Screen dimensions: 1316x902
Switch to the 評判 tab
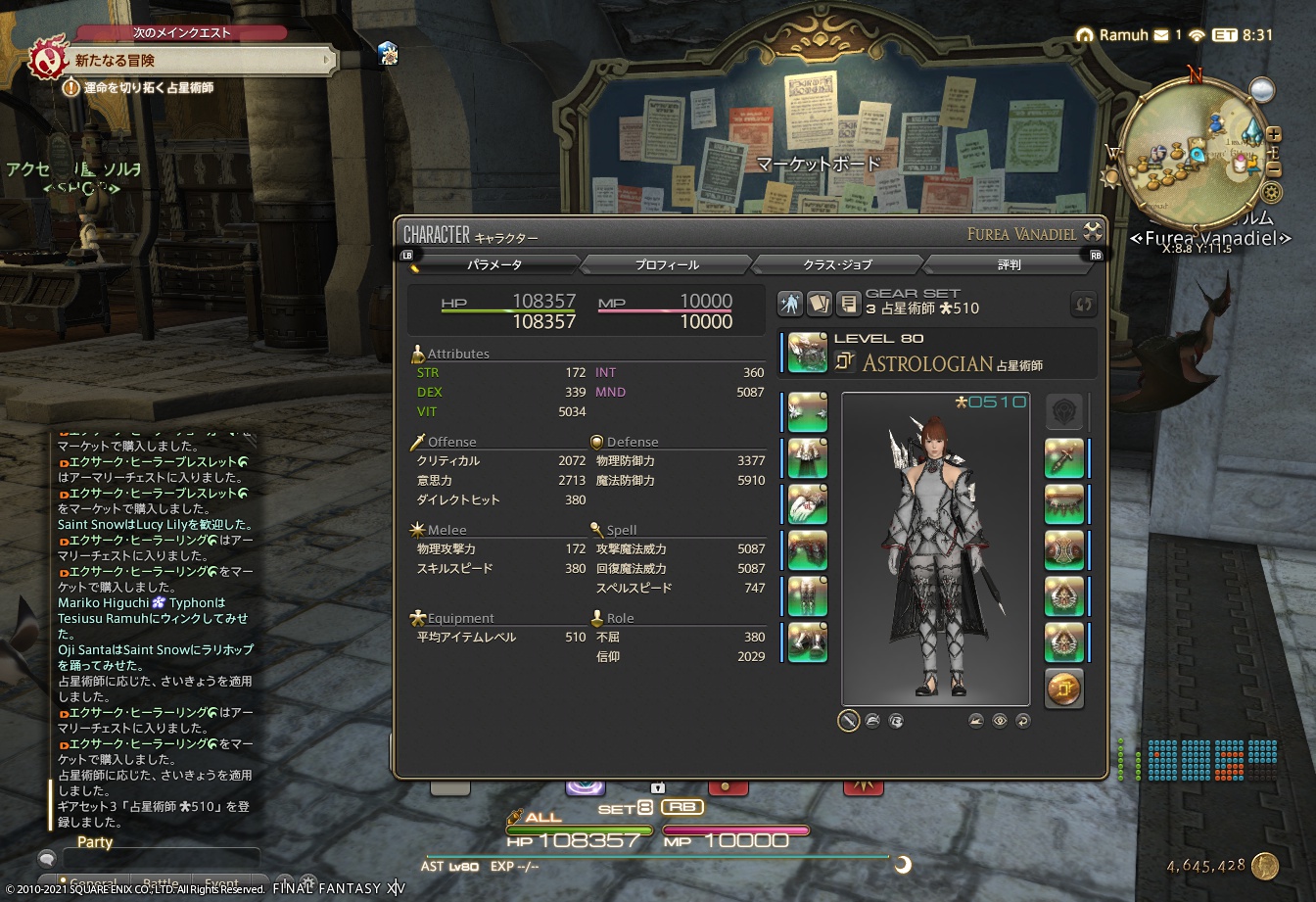click(1010, 263)
